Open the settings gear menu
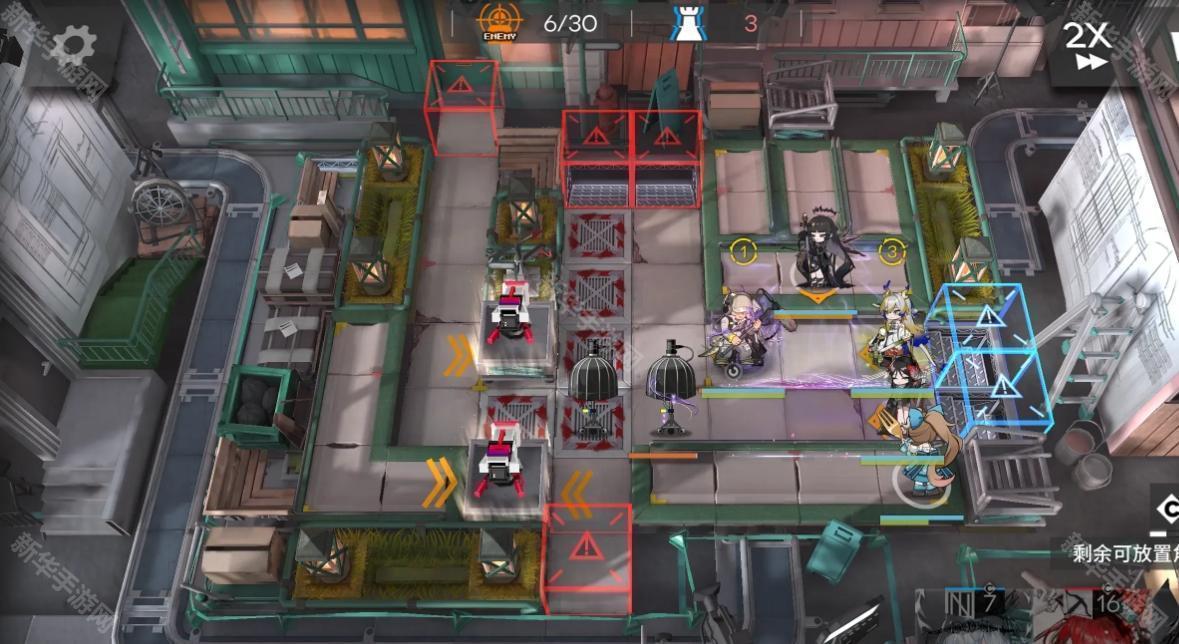This screenshot has height=644, width=1179. click(x=73, y=43)
